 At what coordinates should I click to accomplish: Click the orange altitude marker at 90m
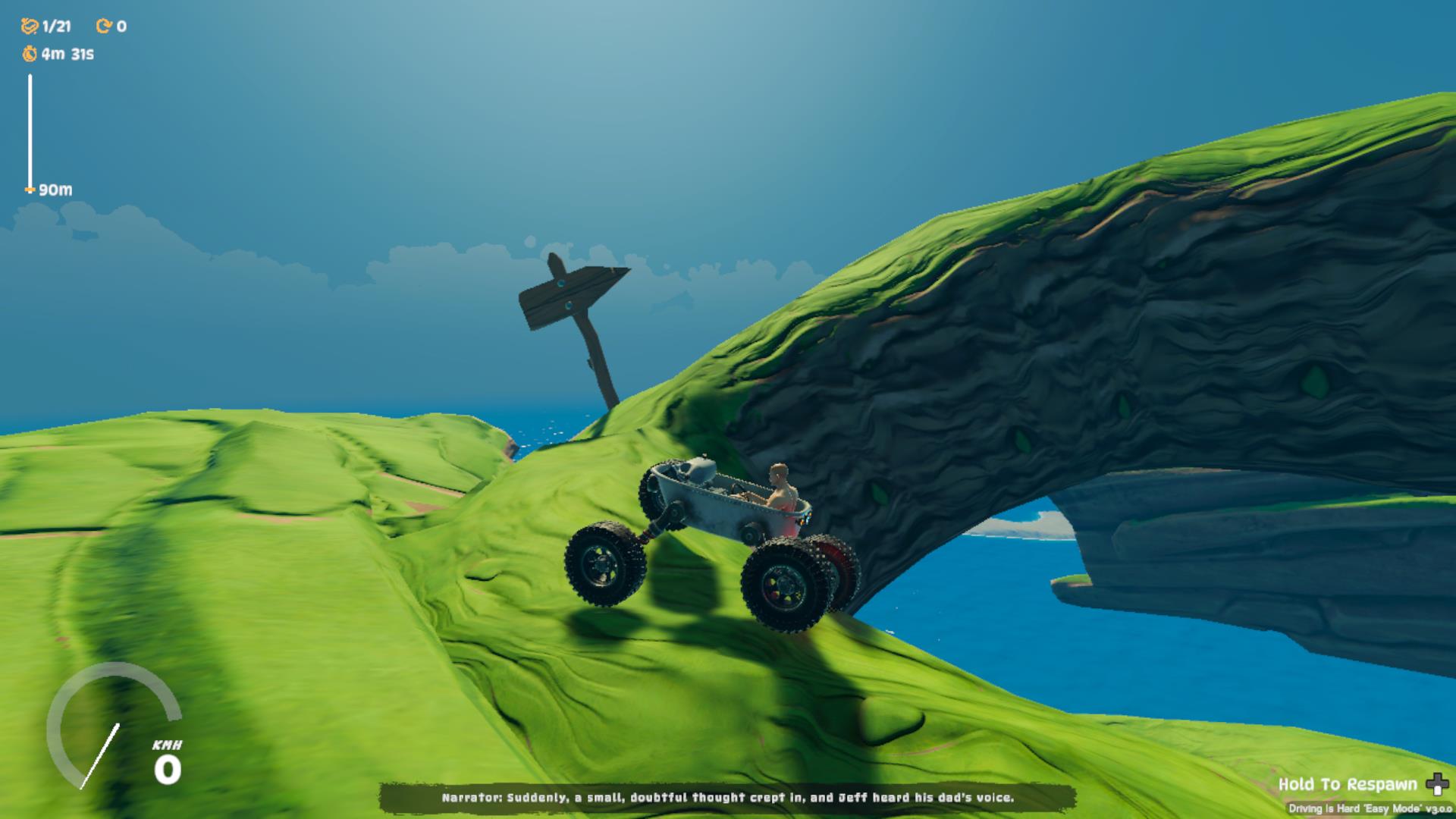(x=29, y=190)
